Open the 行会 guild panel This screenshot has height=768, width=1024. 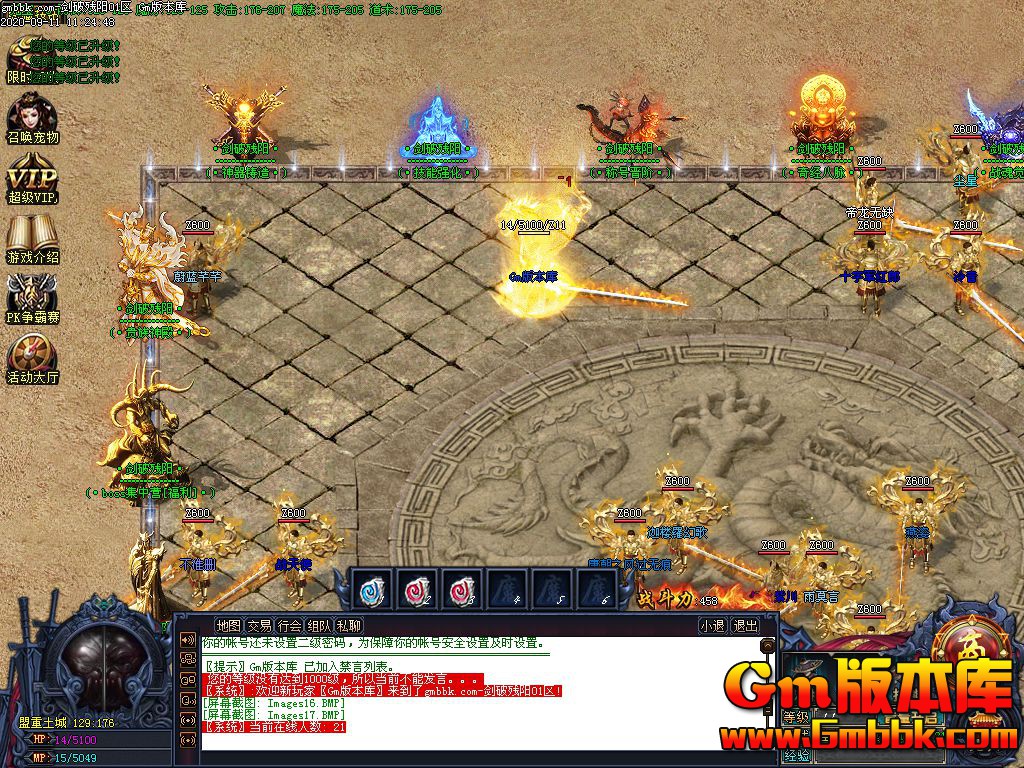290,626
